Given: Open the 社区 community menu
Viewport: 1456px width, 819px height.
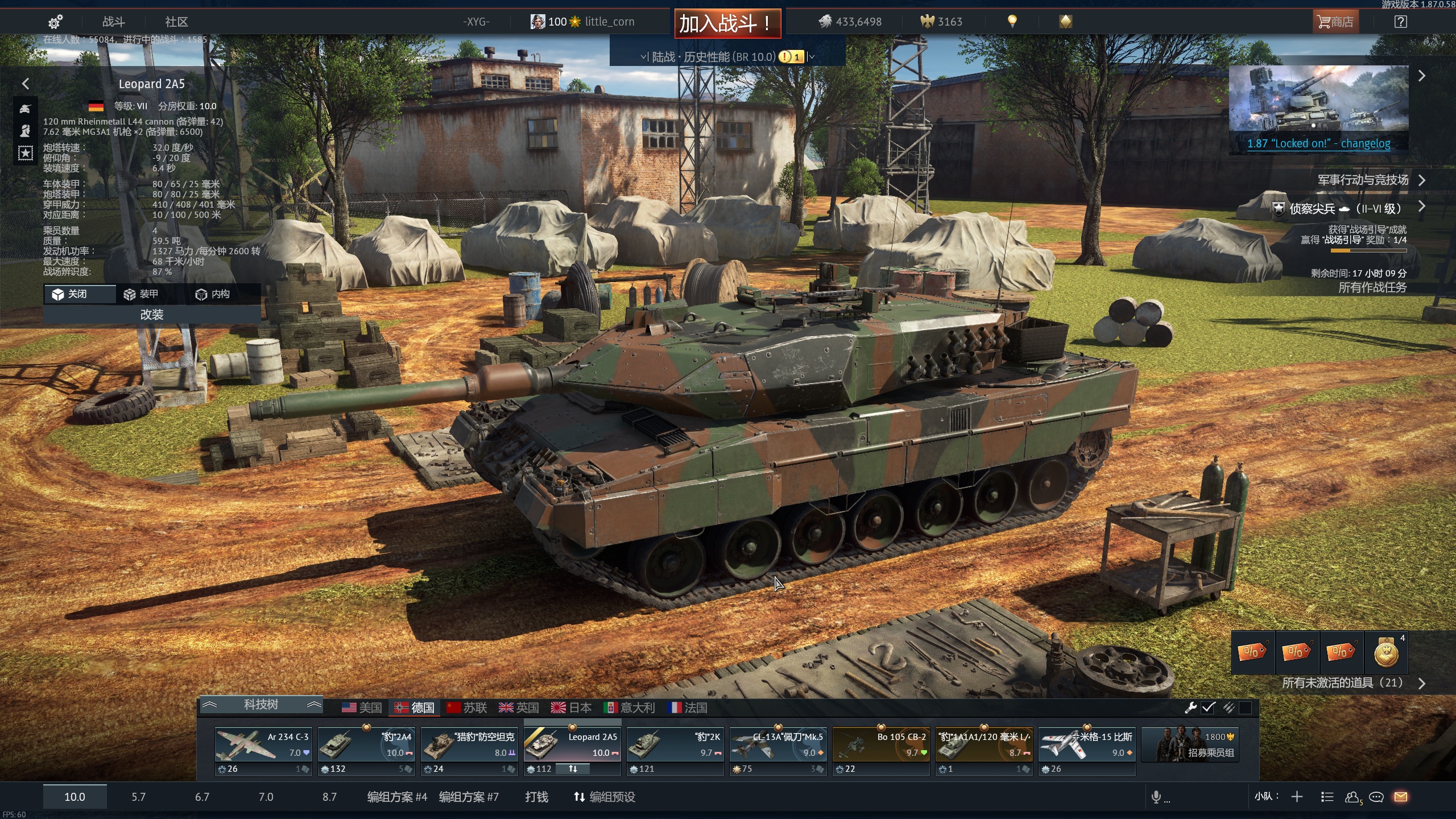Looking at the screenshot, I should 176,22.
